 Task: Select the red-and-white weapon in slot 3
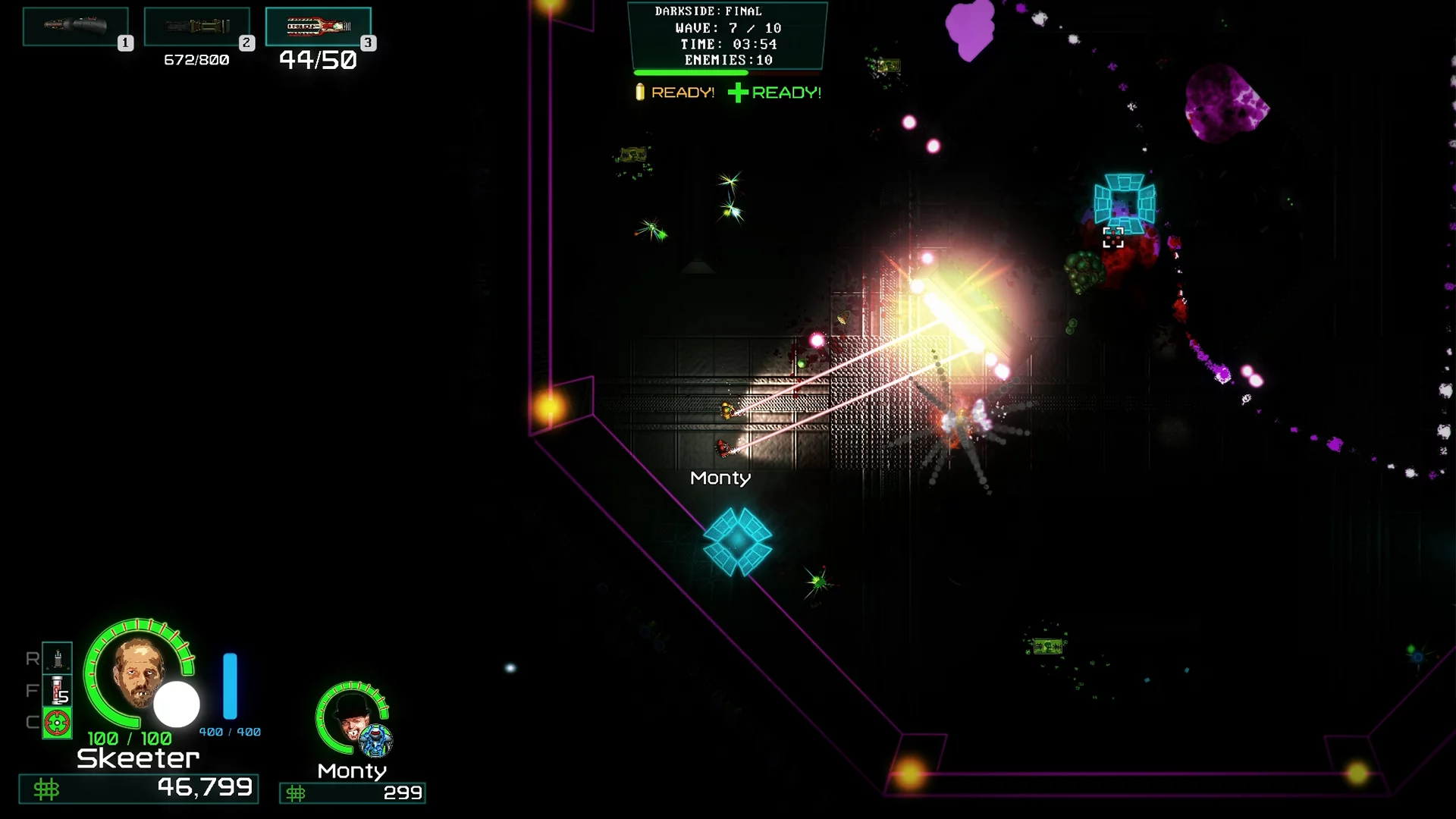[x=318, y=27]
